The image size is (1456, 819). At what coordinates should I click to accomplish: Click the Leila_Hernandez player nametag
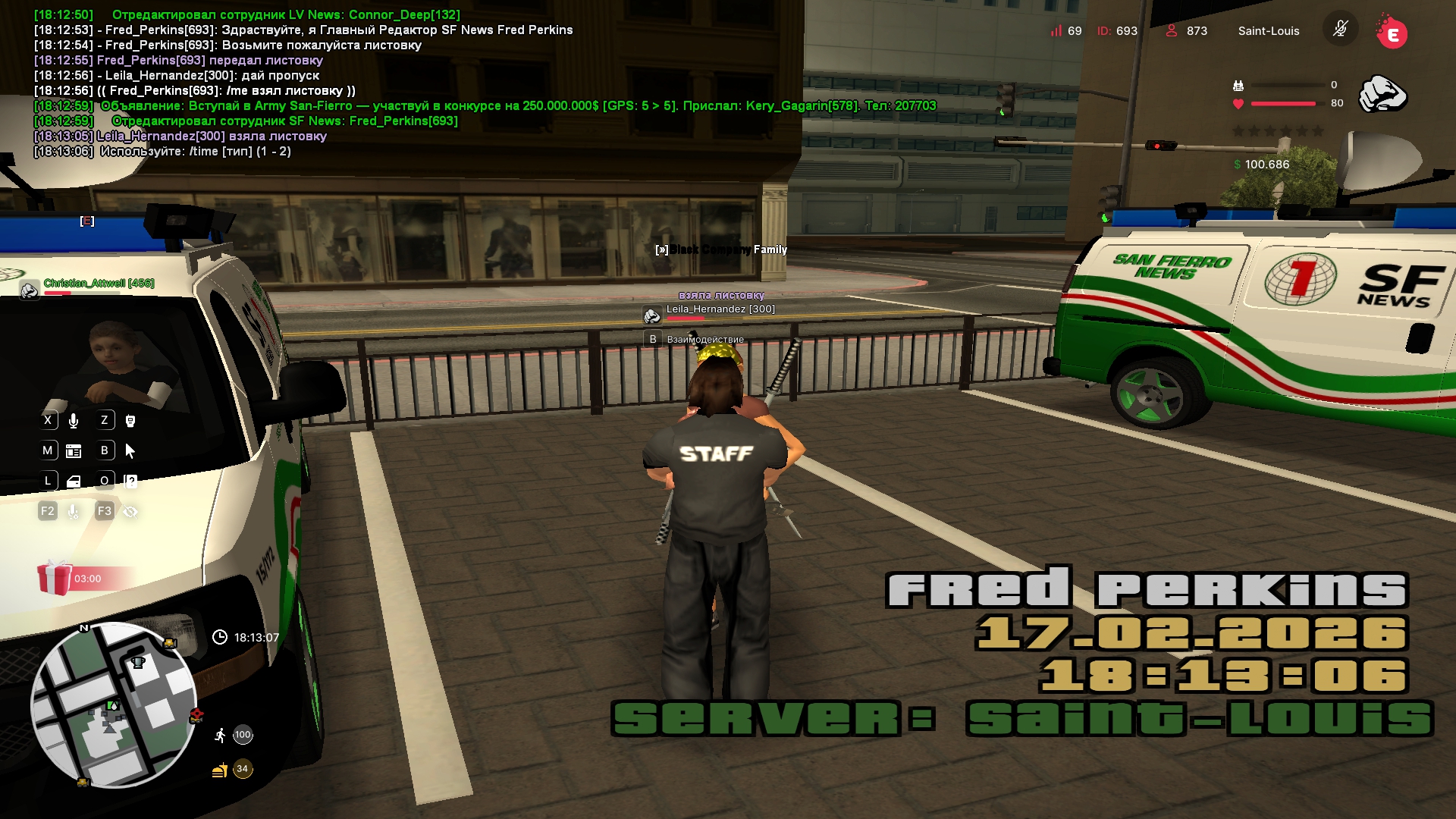pyautogui.click(x=720, y=309)
